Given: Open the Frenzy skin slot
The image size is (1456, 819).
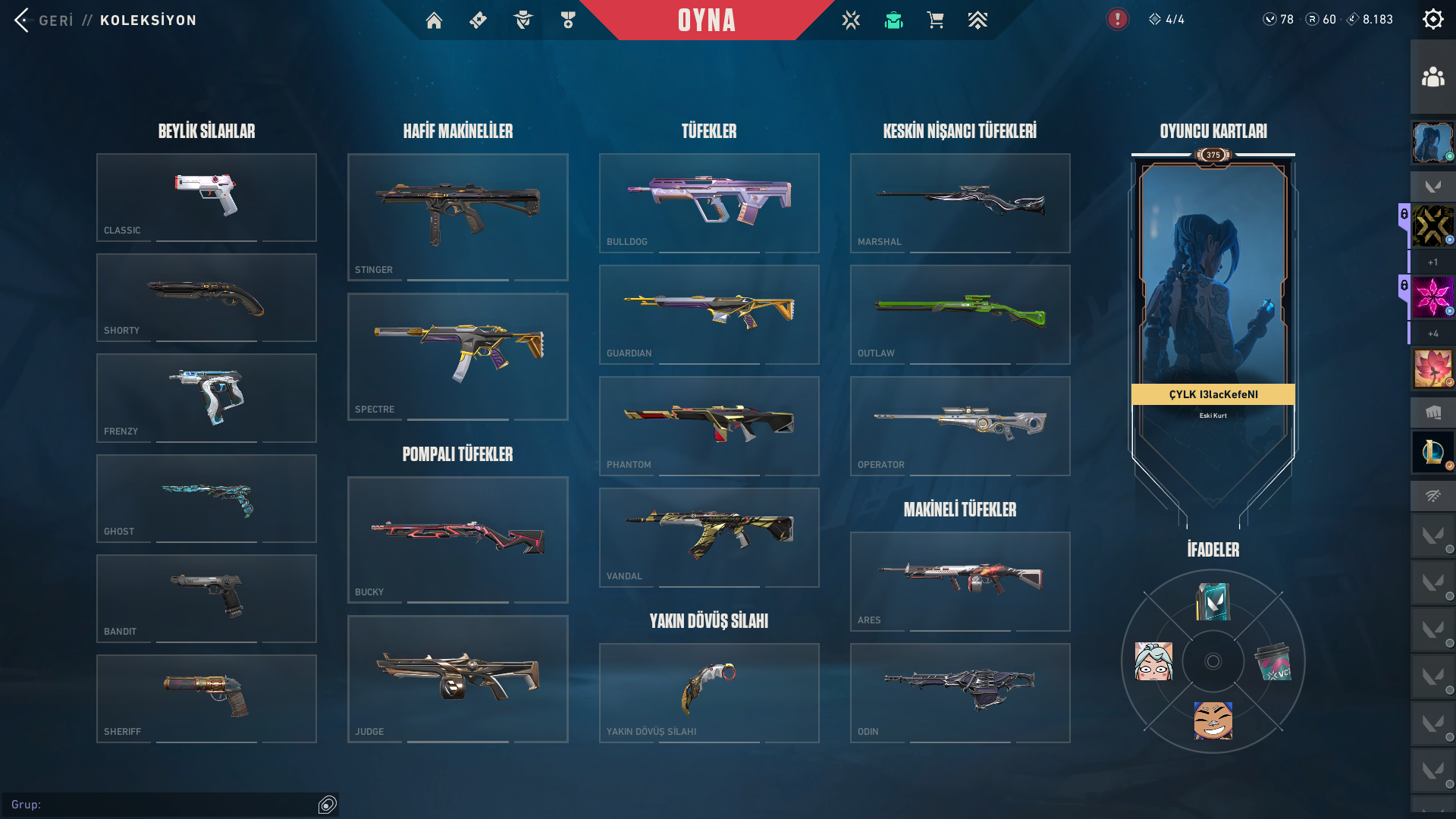Looking at the screenshot, I should tap(206, 397).
